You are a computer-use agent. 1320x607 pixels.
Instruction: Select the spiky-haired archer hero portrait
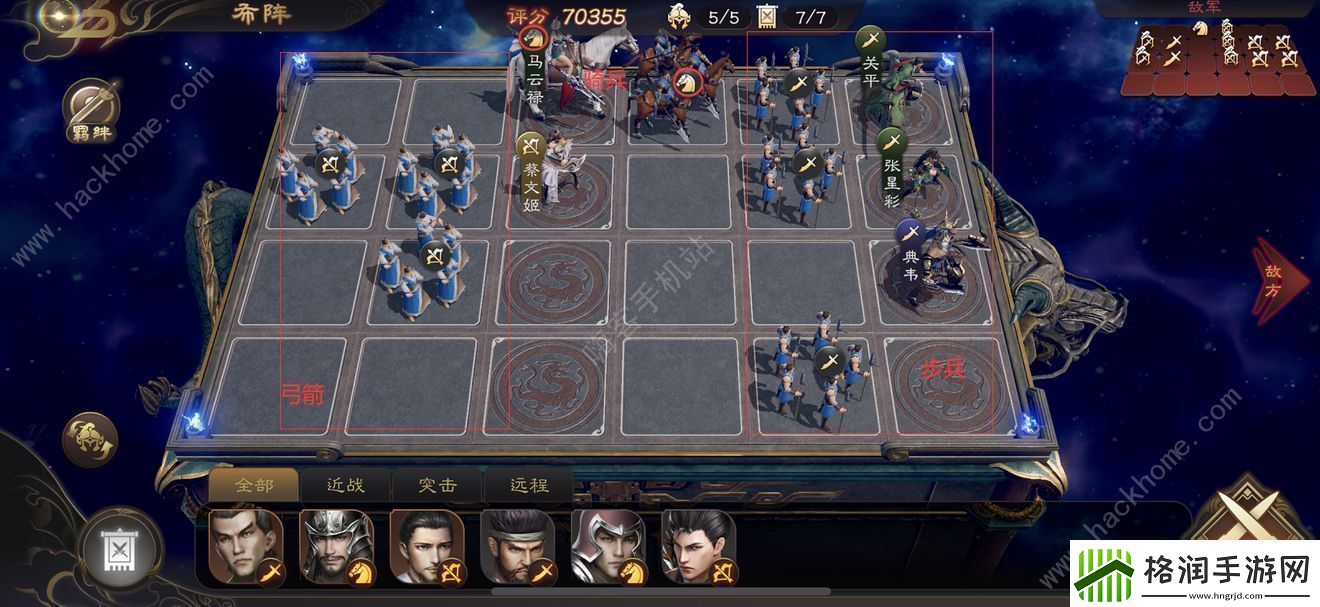coord(699,546)
